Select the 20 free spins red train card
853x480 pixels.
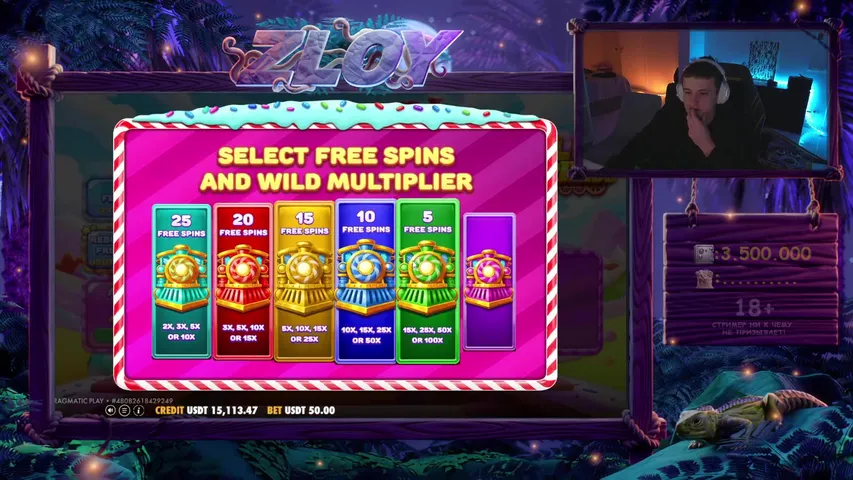[242, 281]
